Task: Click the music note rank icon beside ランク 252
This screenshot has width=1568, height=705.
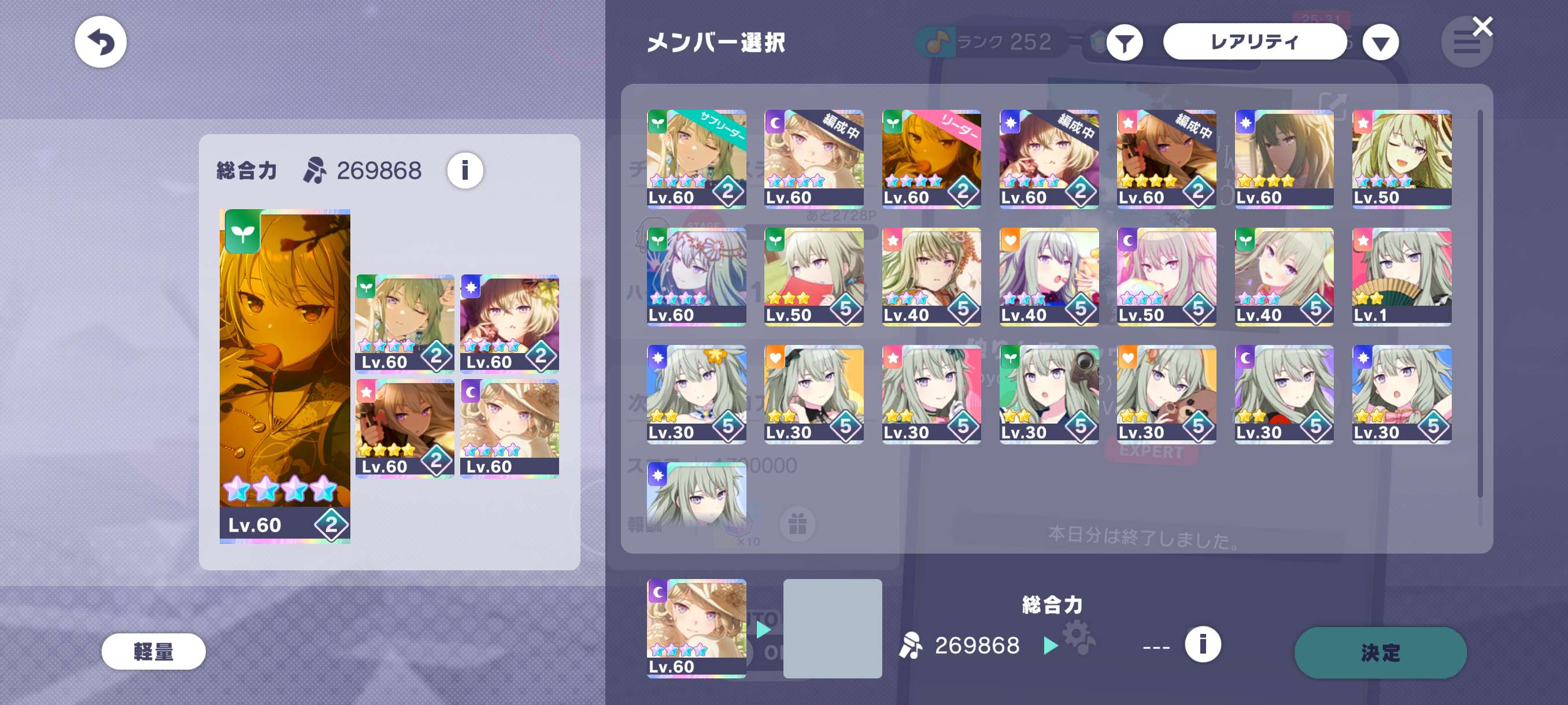Action: click(x=935, y=42)
